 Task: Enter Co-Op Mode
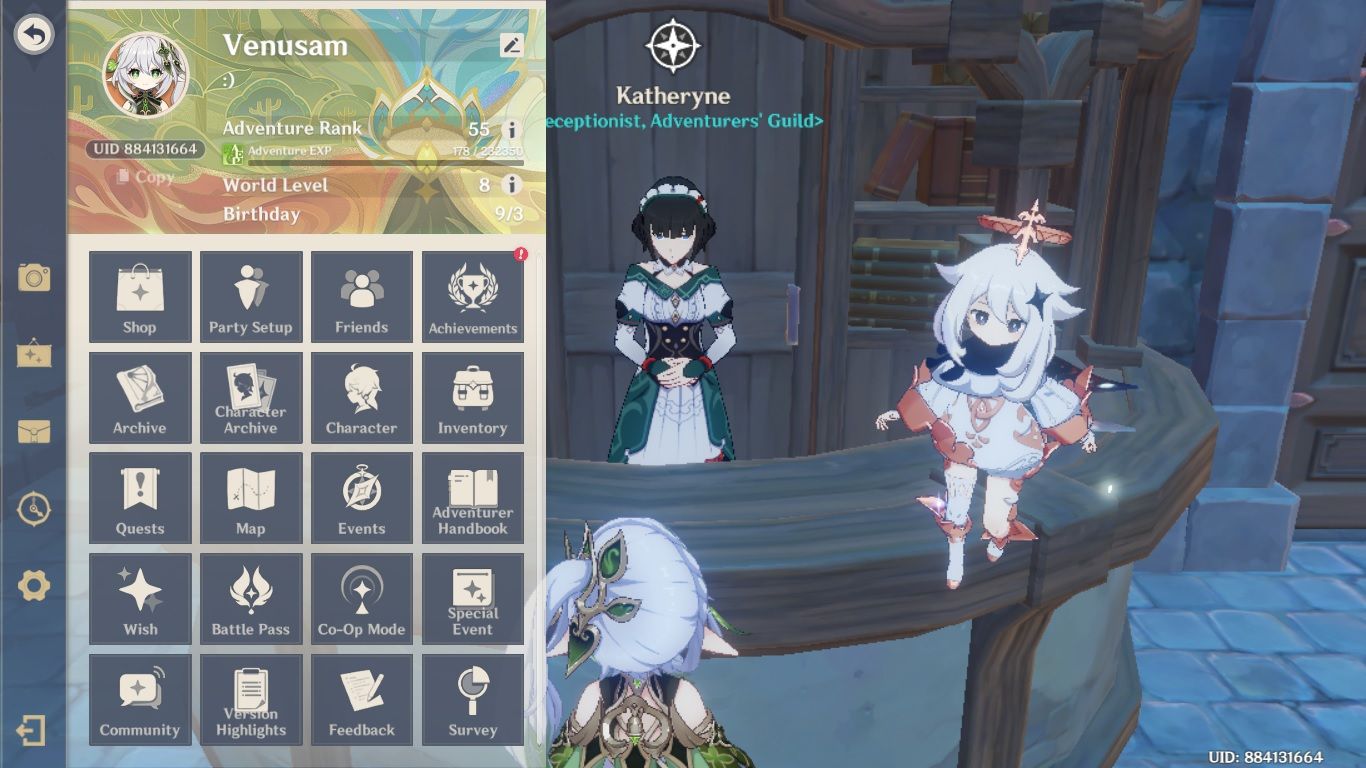tap(362, 599)
